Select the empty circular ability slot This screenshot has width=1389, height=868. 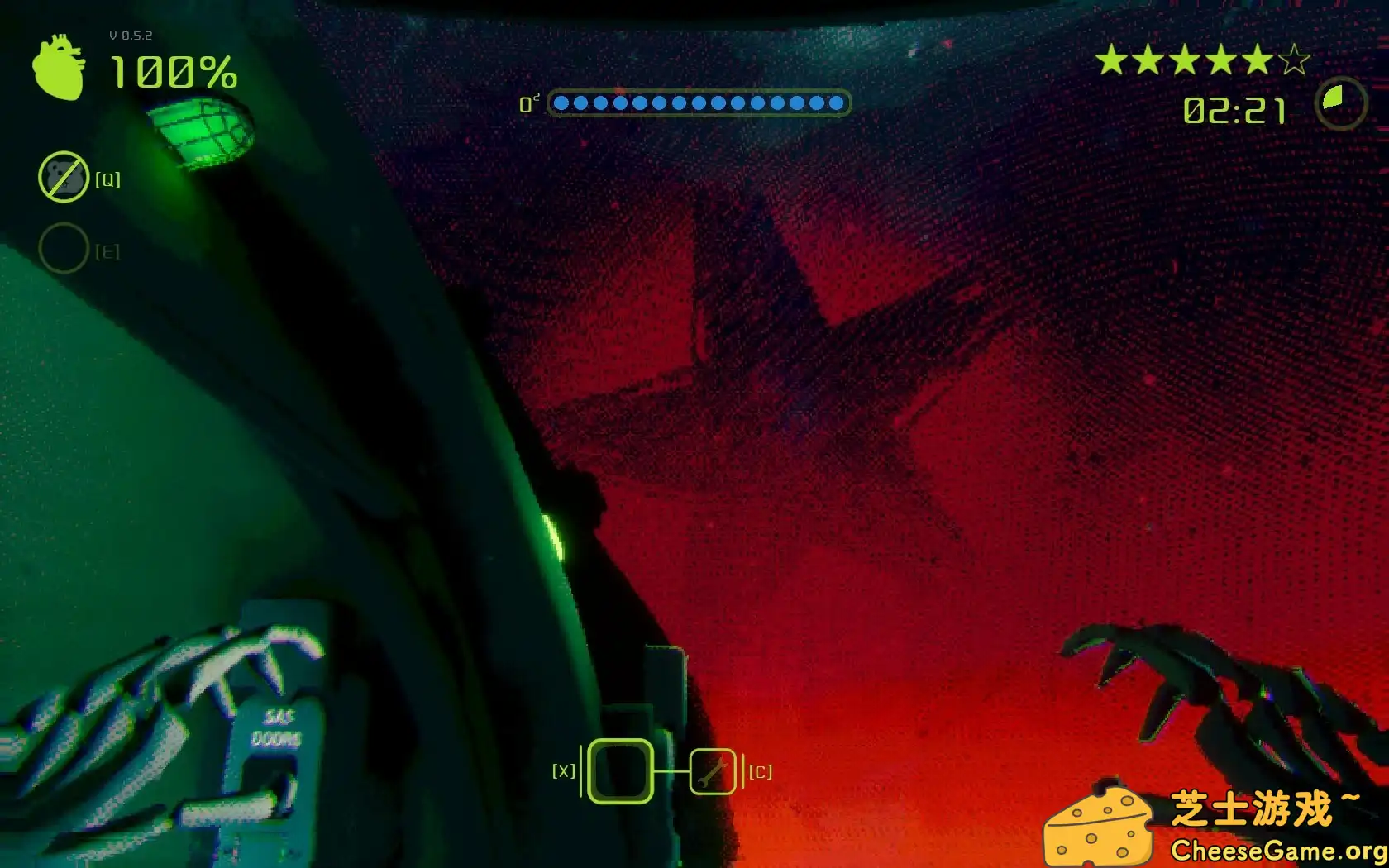point(64,248)
